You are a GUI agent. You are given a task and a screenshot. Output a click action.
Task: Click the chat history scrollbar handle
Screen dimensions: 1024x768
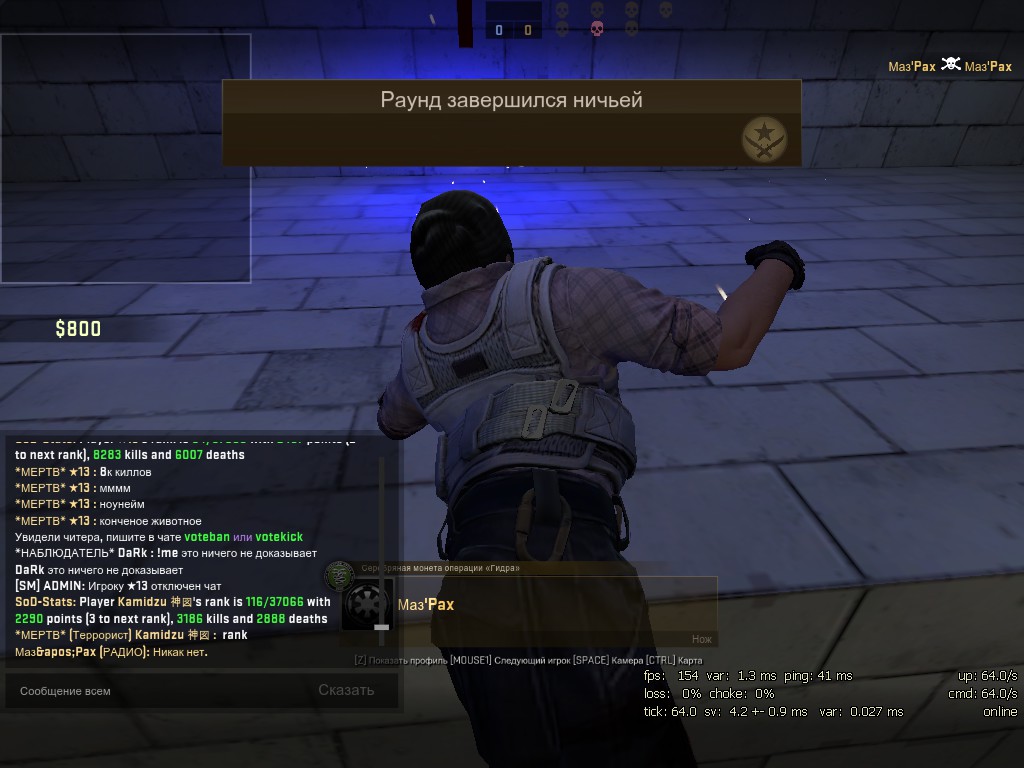click(381, 627)
